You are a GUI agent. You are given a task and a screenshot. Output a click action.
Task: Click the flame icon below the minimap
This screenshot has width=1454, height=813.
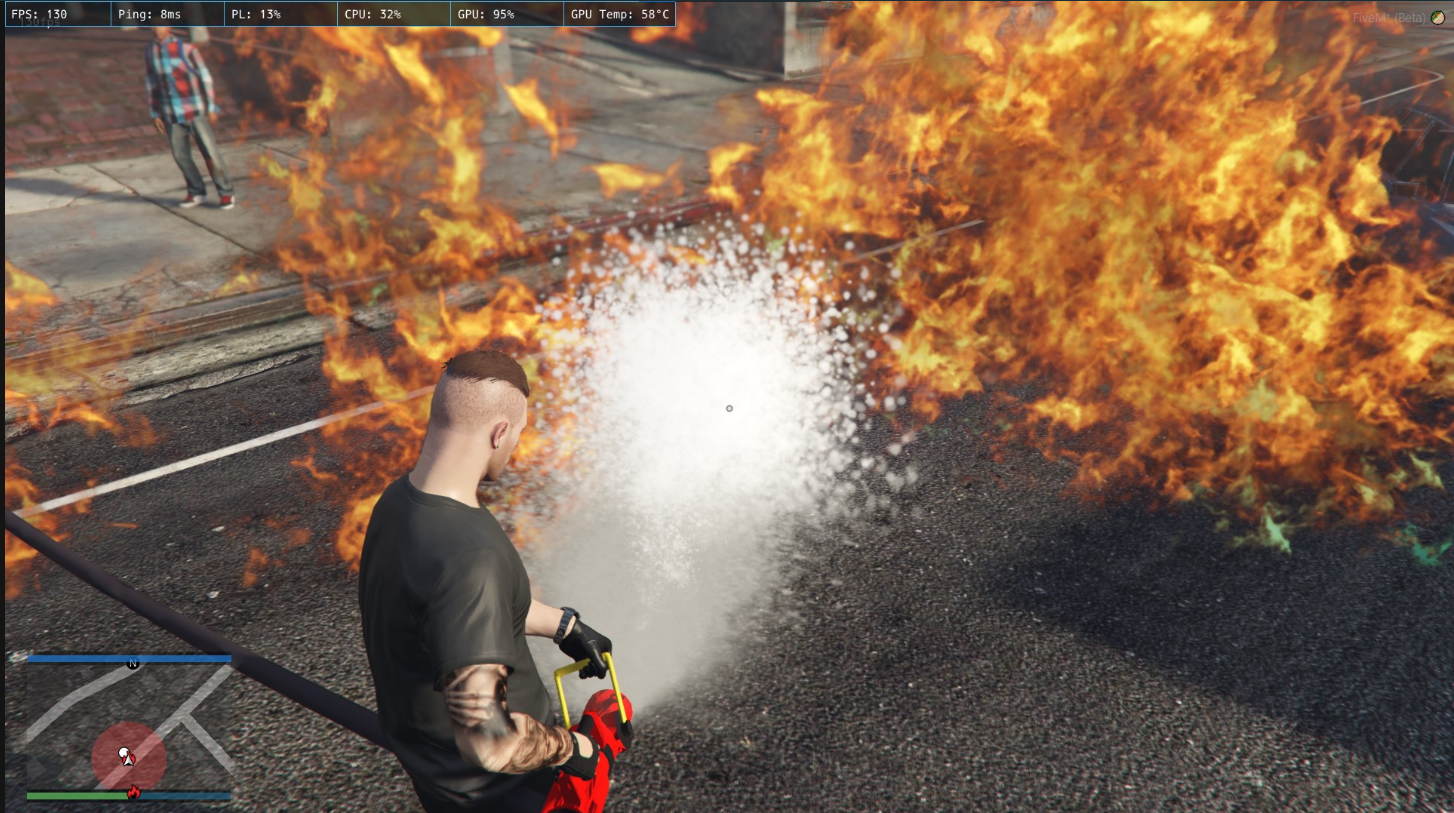pos(133,794)
